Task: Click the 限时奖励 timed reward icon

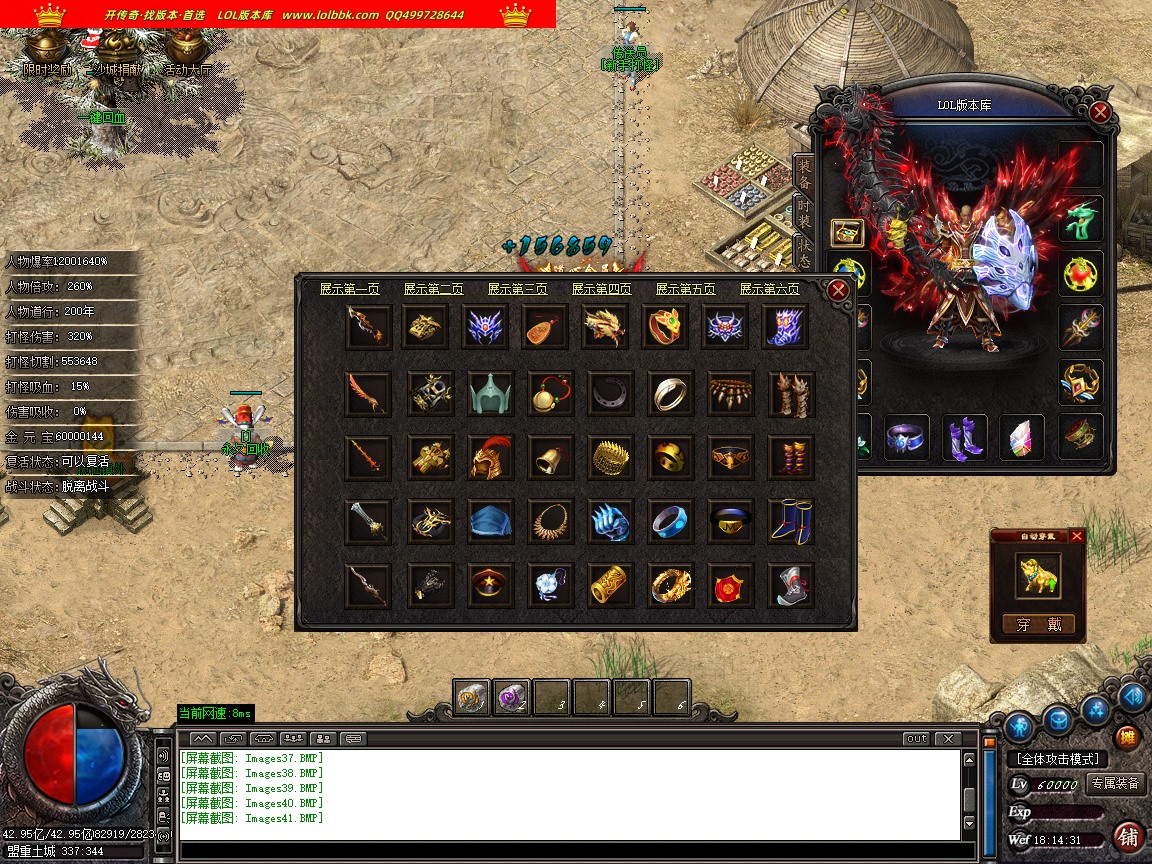Action: click(x=47, y=70)
